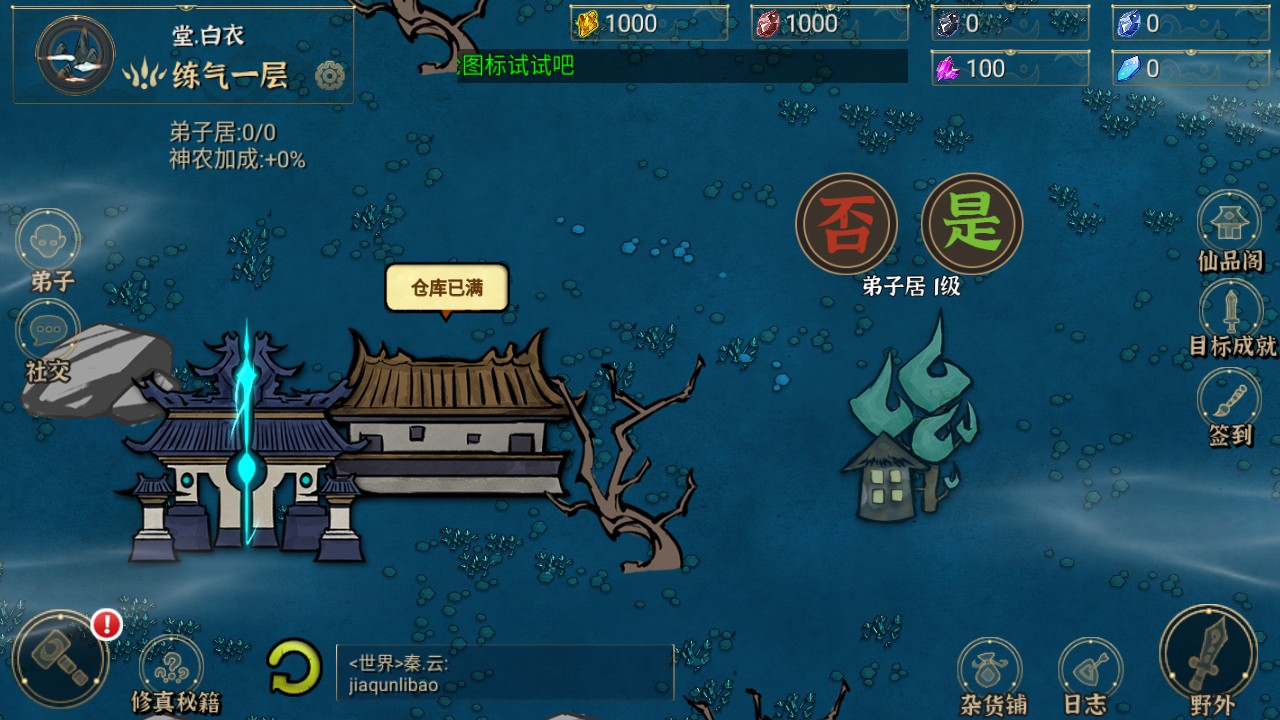Open the 签到 daily sign-in

coord(1228,405)
